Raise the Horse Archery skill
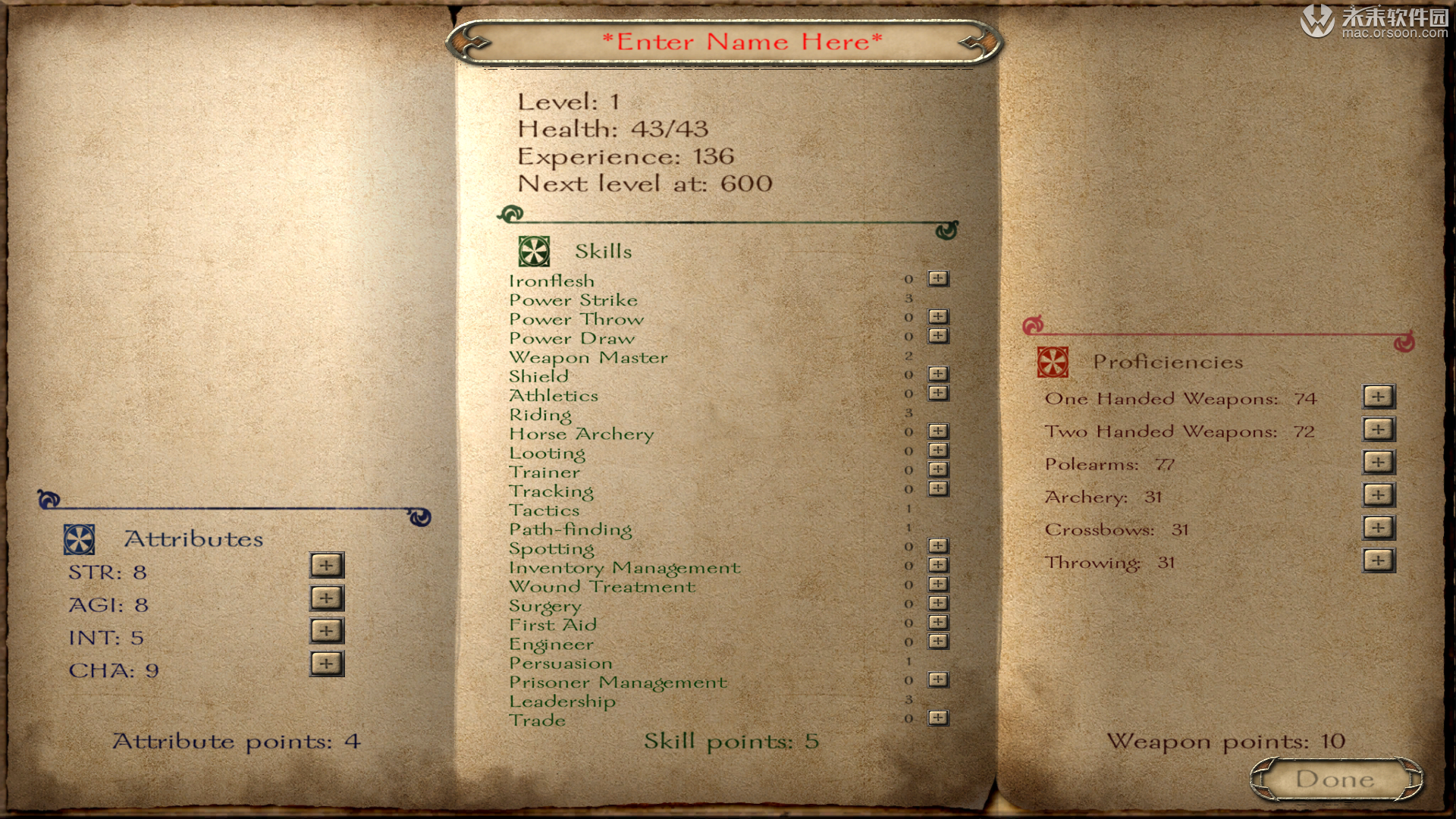 pyautogui.click(x=938, y=431)
